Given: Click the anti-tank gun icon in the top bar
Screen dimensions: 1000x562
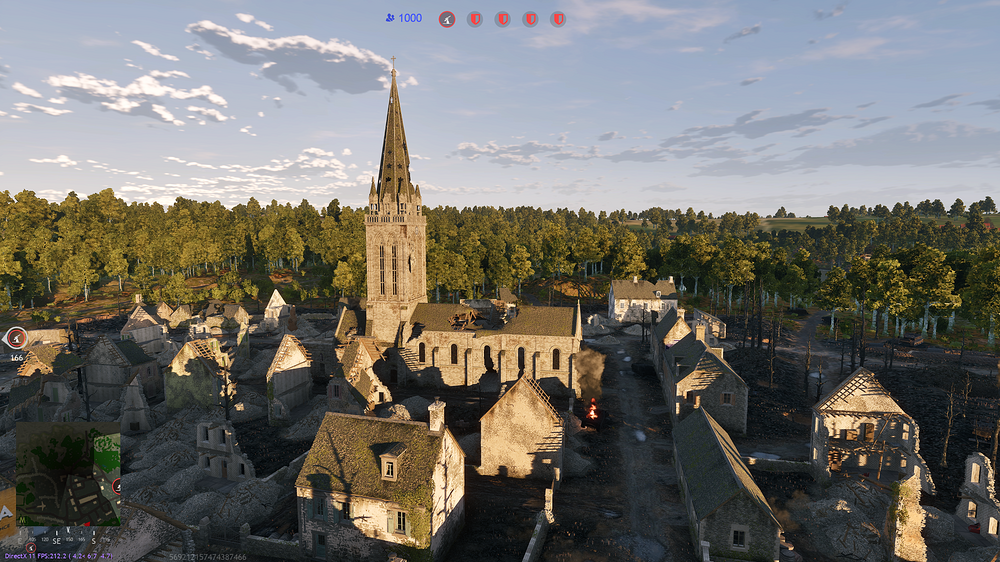Looking at the screenshot, I should pyautogui.click(x=446, y=19).
